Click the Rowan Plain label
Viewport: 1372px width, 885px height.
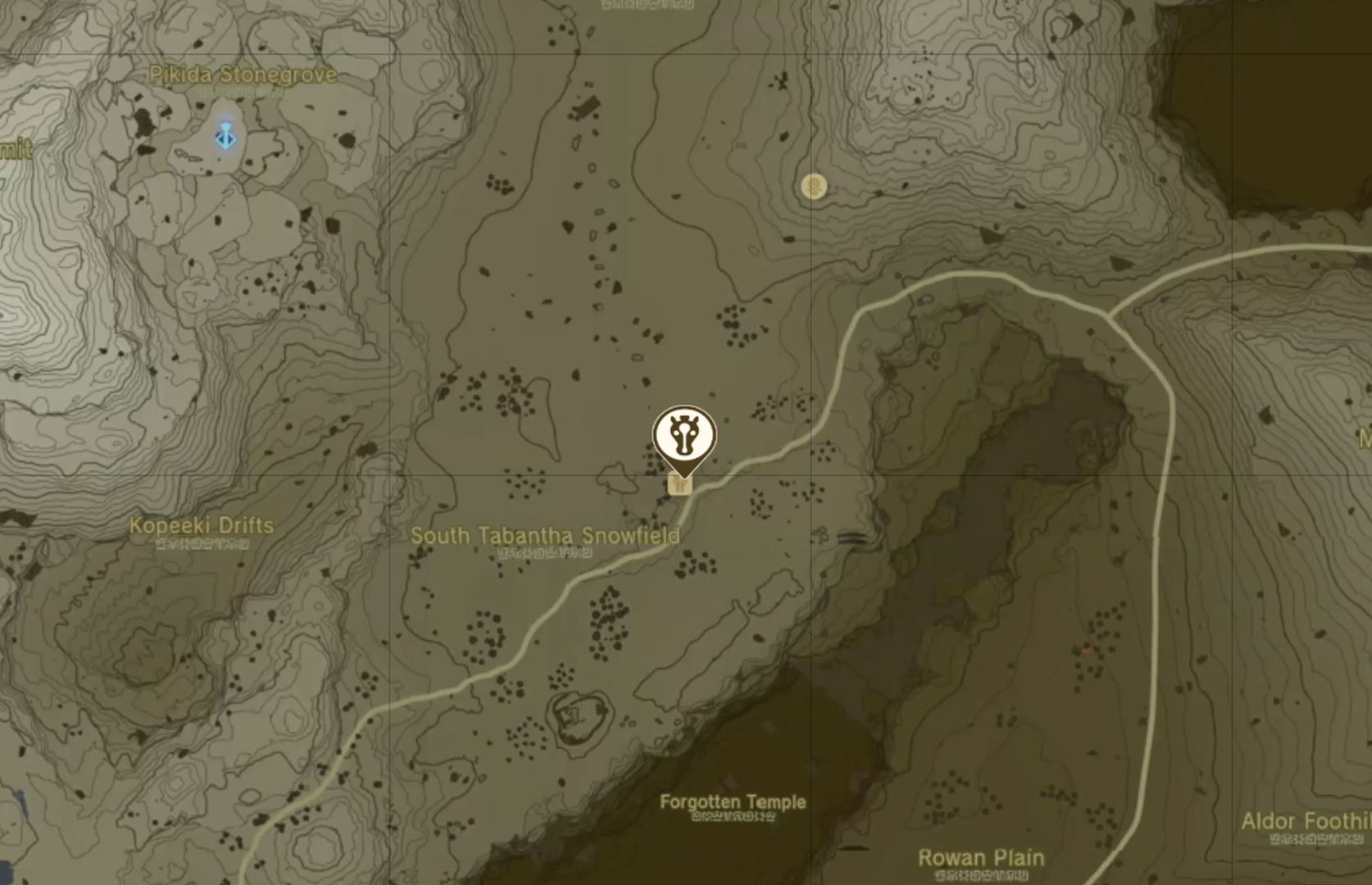click(x=980, y=856)
